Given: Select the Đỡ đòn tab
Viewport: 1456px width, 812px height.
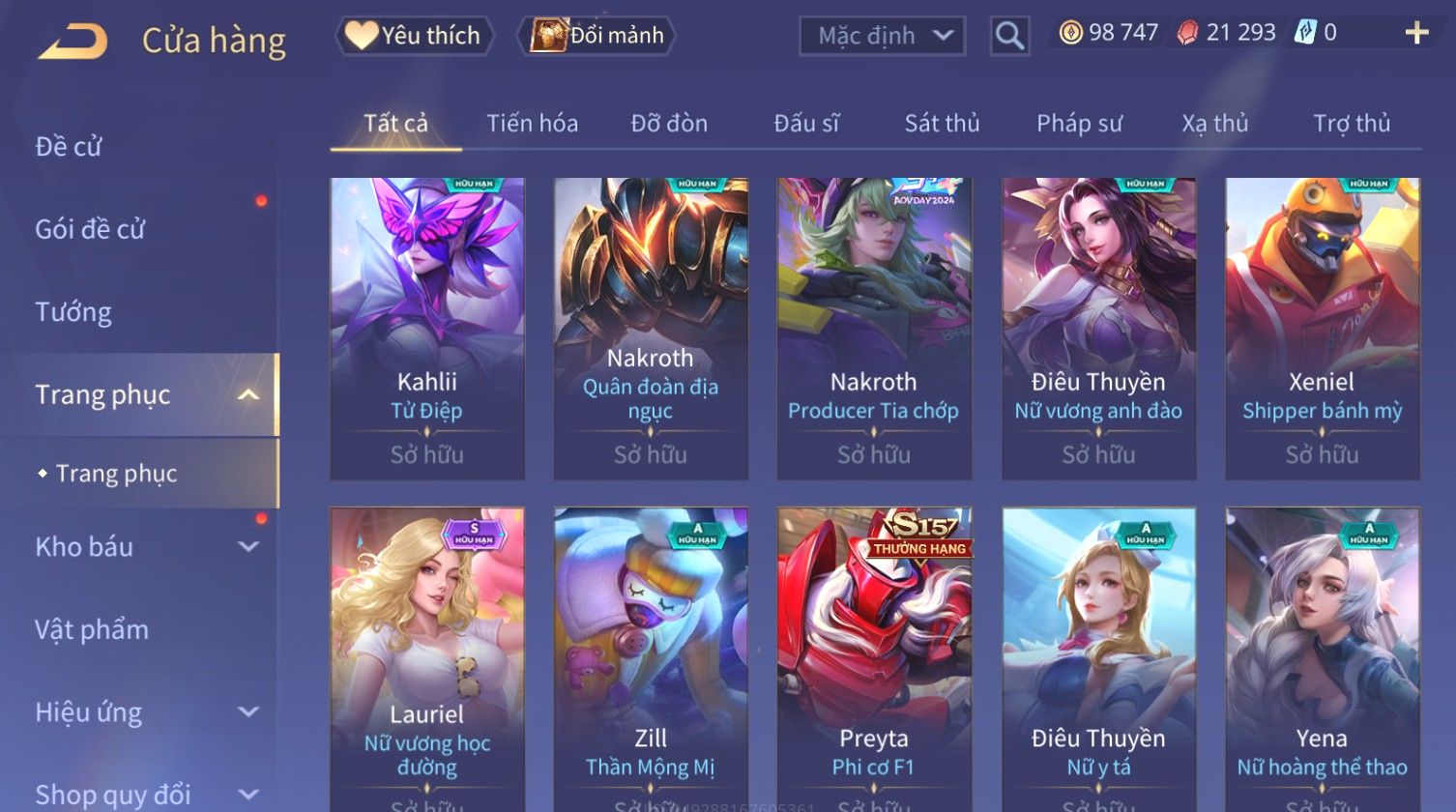Looking at the screenshot, I should click(x=669, y=124).
